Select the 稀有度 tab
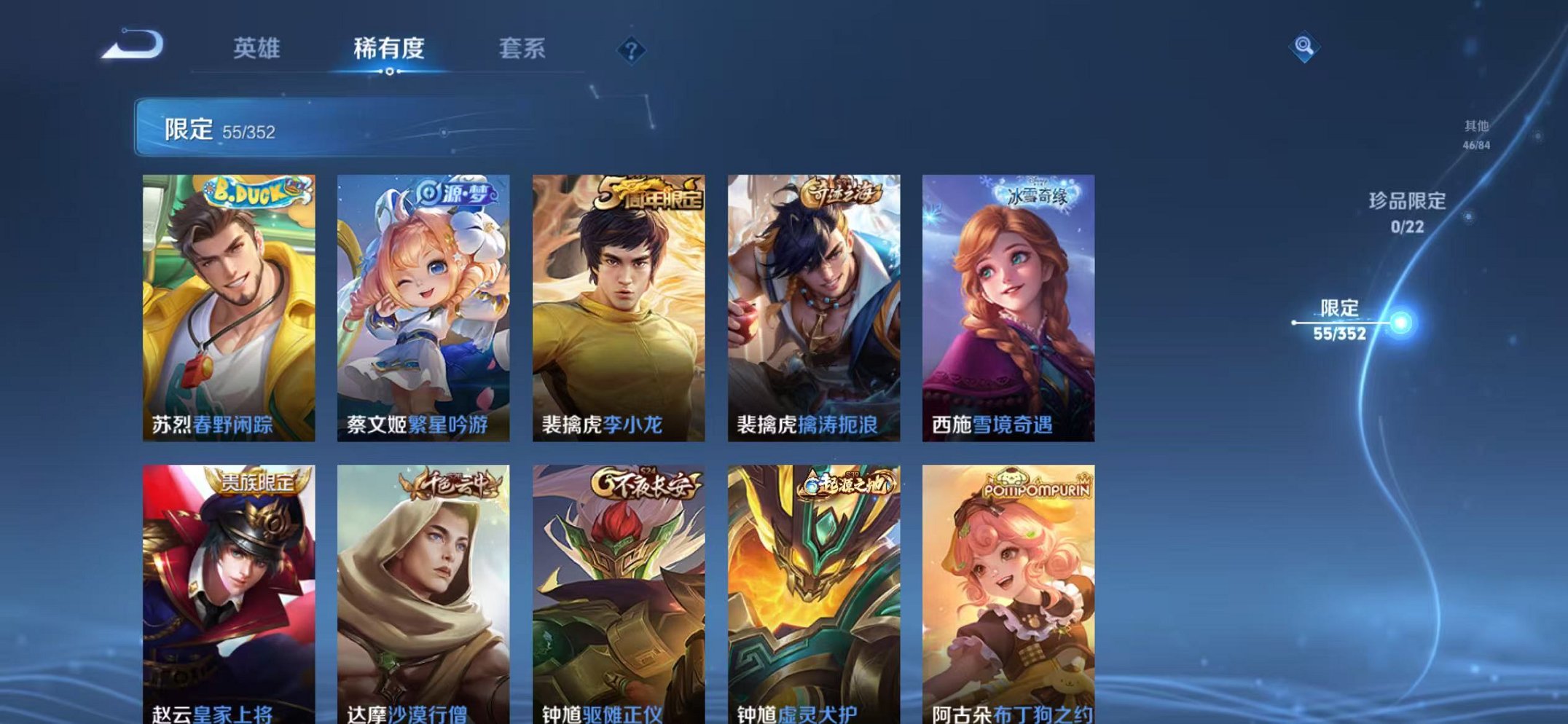 (x=390, y=47)
